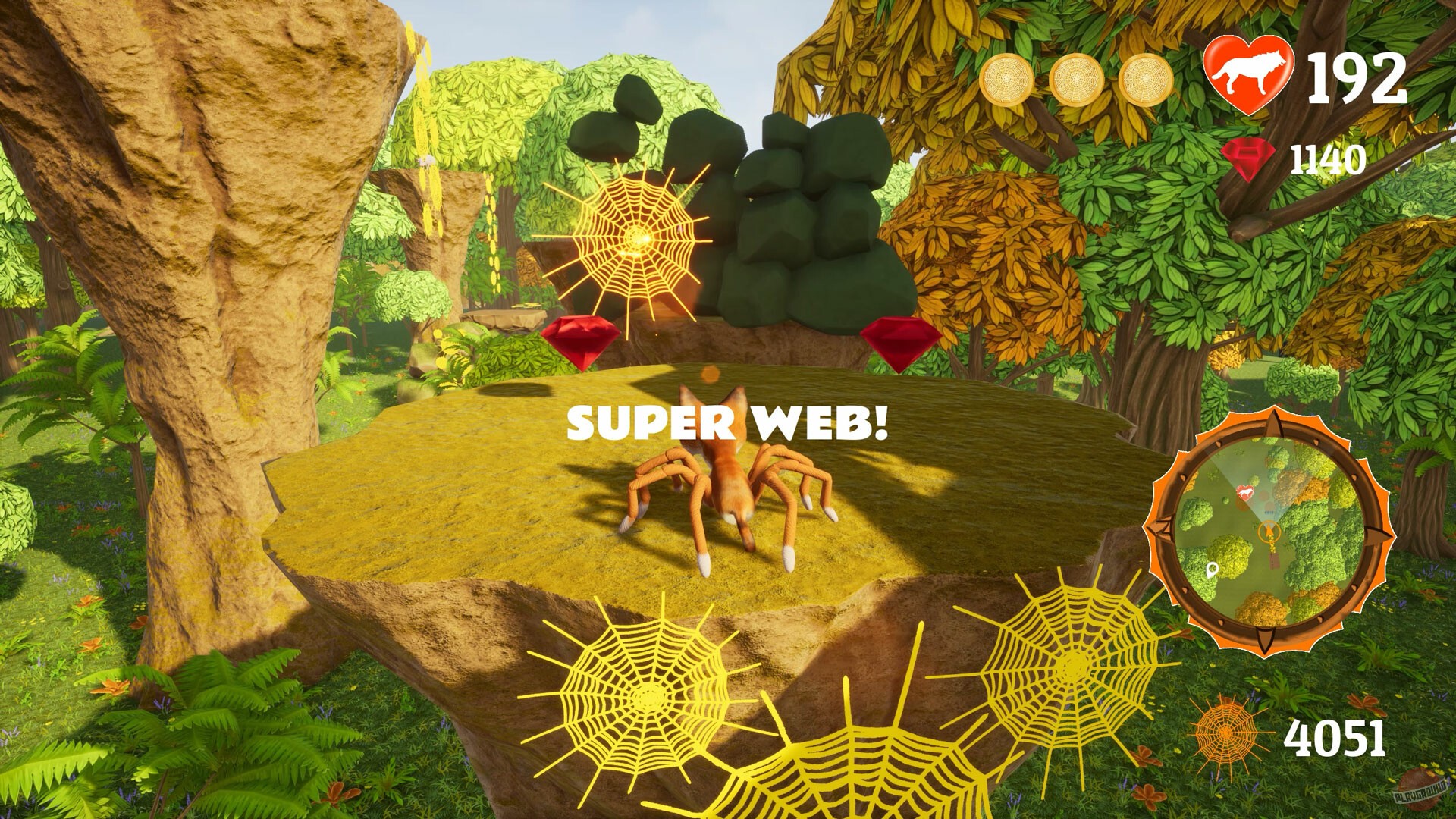
Task: Click the gem counter reading 1140
Action: (1329, 158)
